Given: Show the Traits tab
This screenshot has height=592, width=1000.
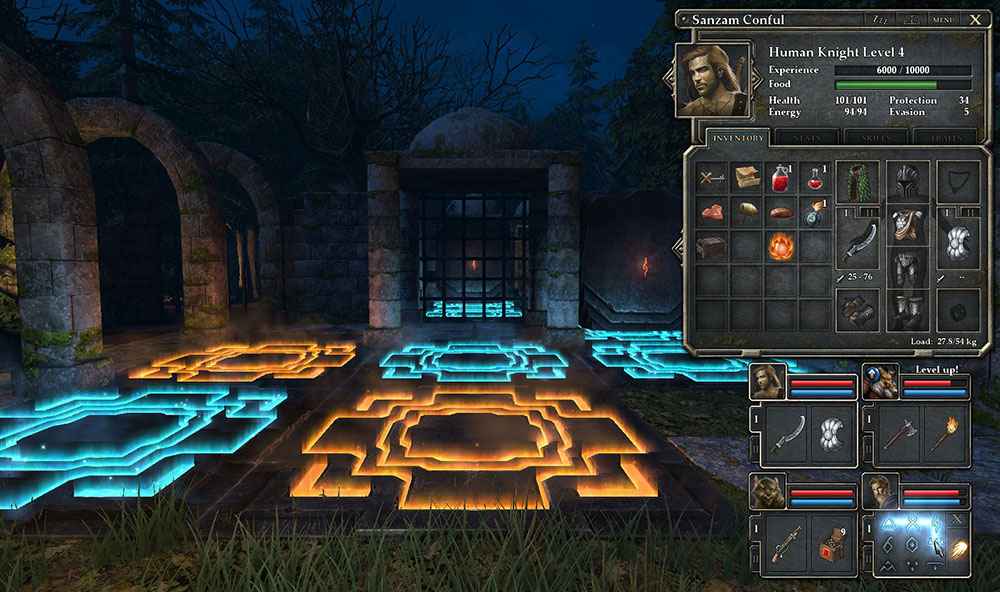Looking at the screenshot, I should pos(944,138).
